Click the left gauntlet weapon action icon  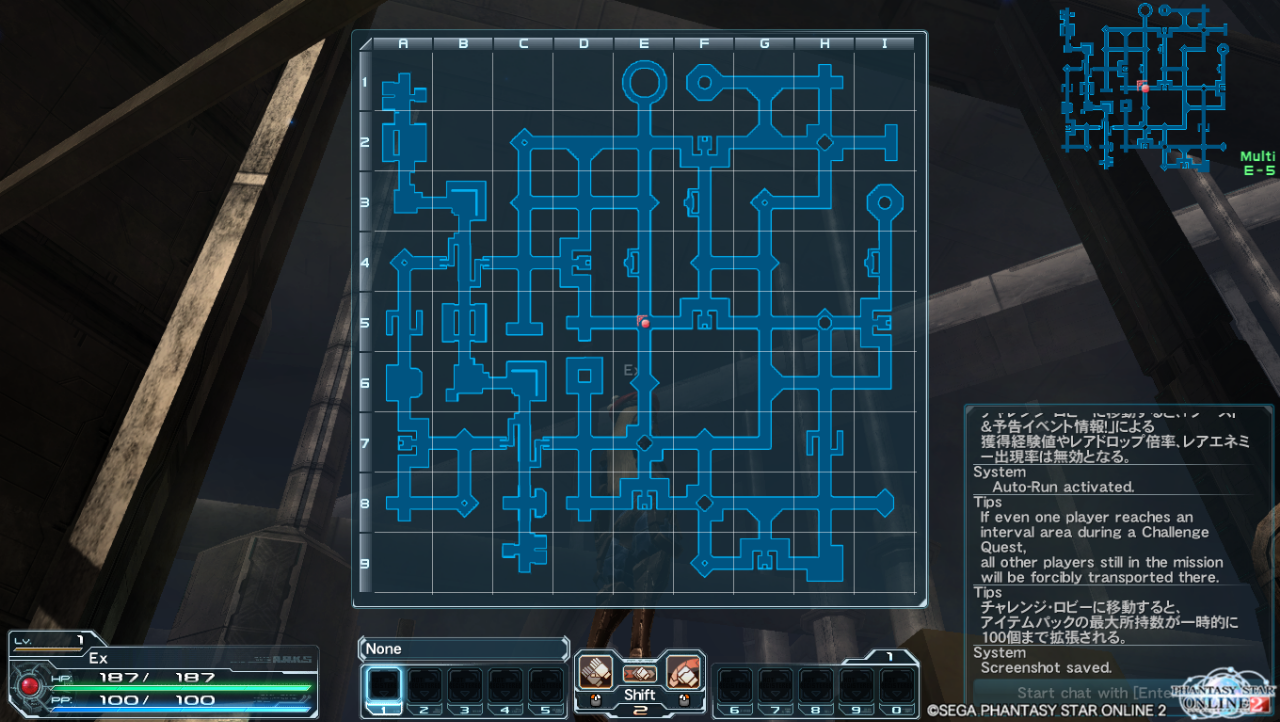594,670
